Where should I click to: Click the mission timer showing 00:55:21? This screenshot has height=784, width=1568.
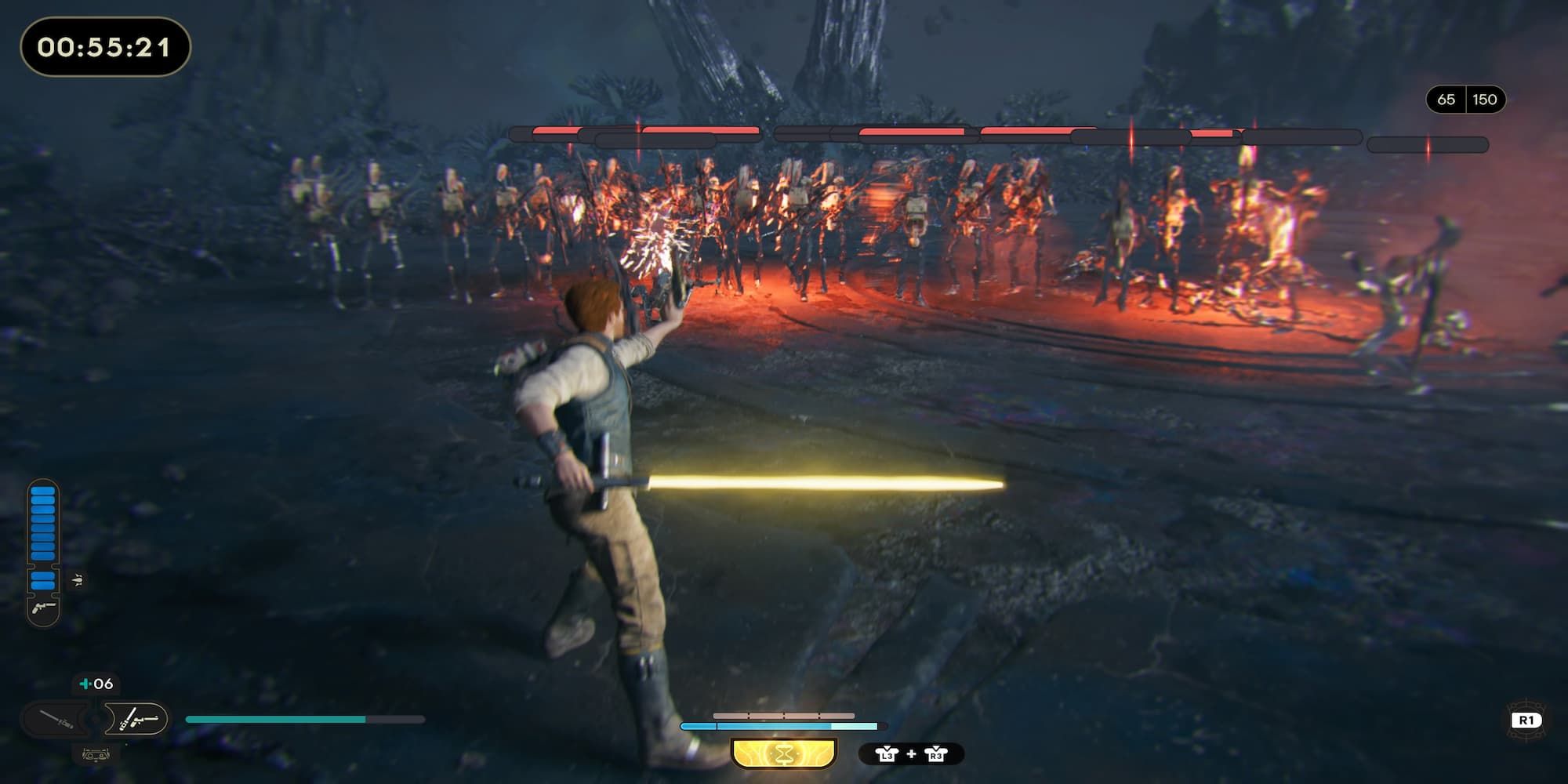102,47
